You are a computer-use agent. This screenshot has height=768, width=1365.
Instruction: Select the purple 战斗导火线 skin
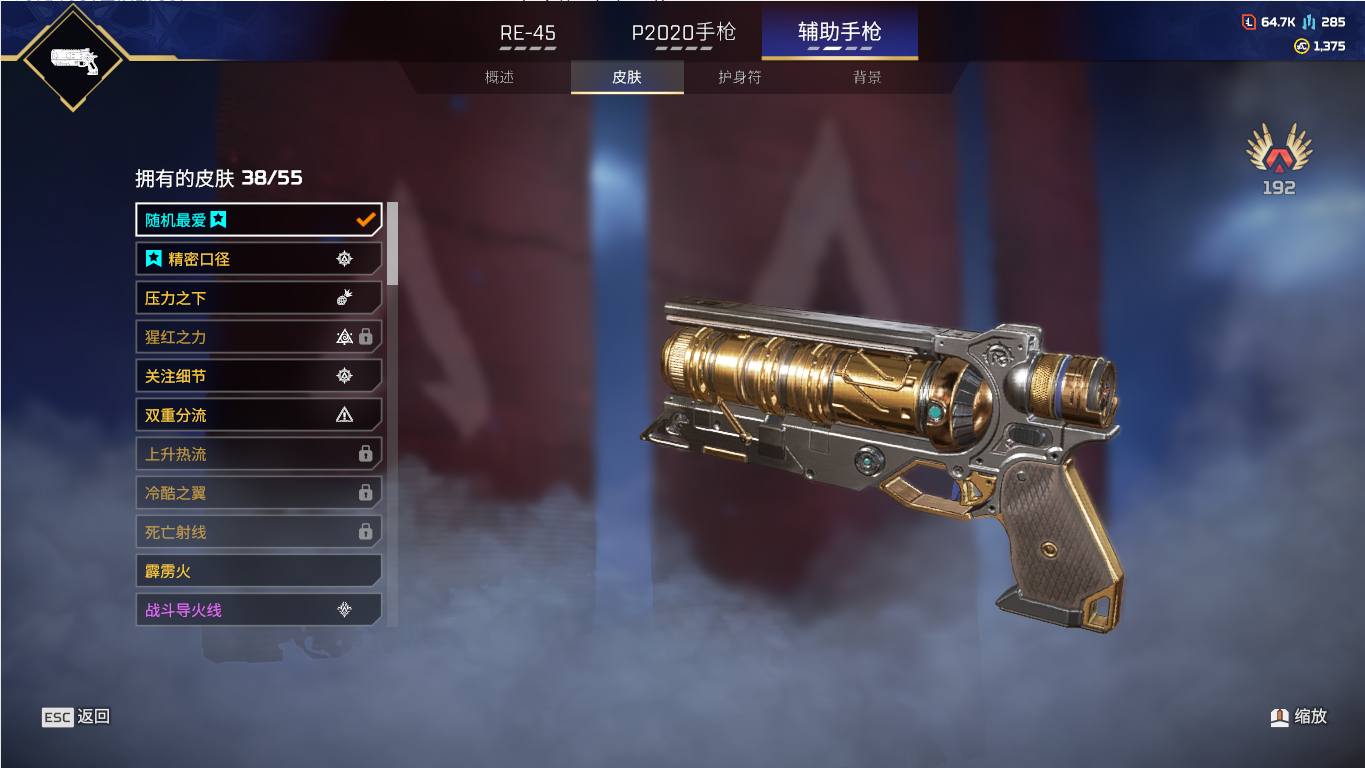[x=258, y=610]
